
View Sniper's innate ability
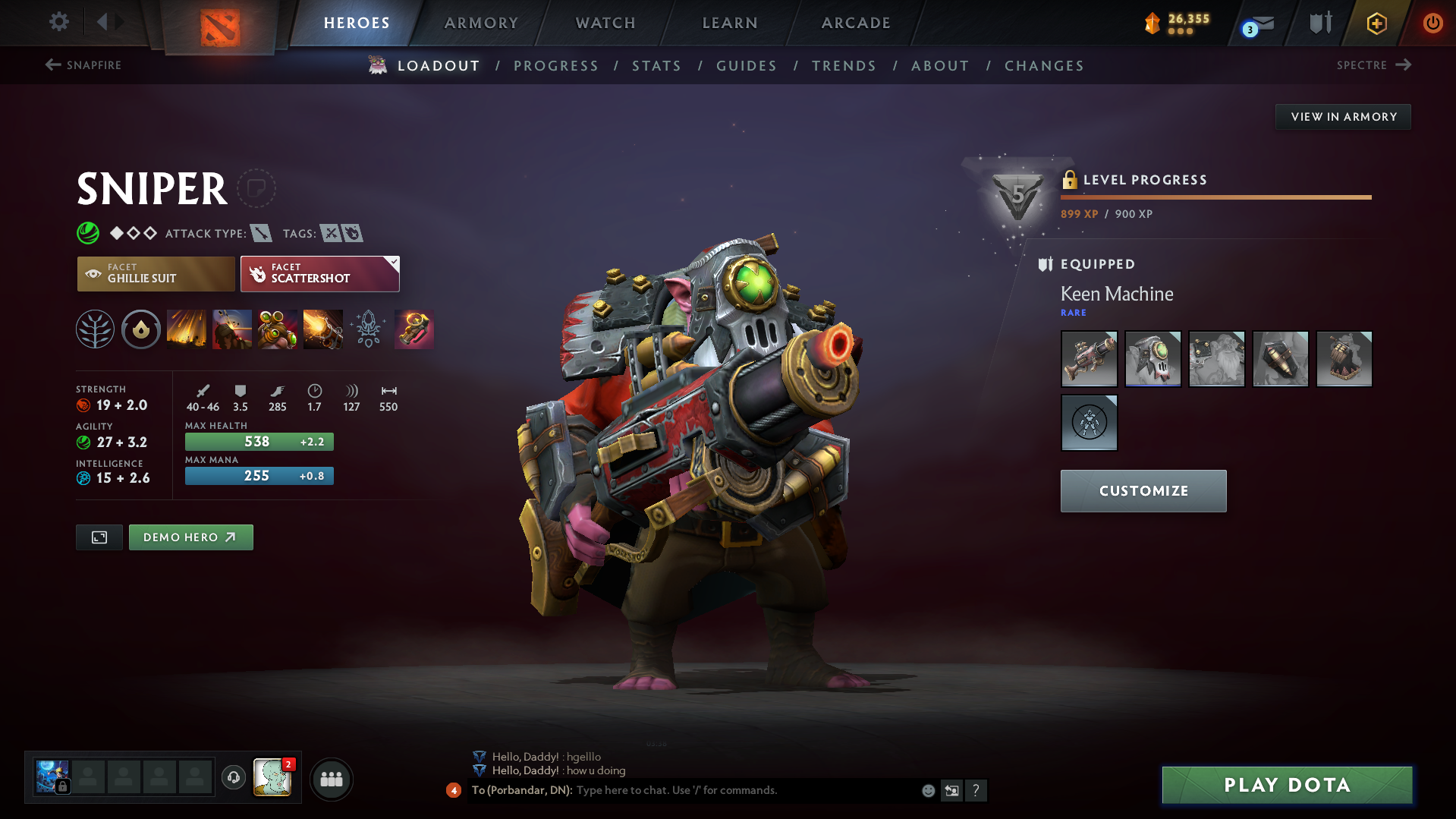coord(141,329)
